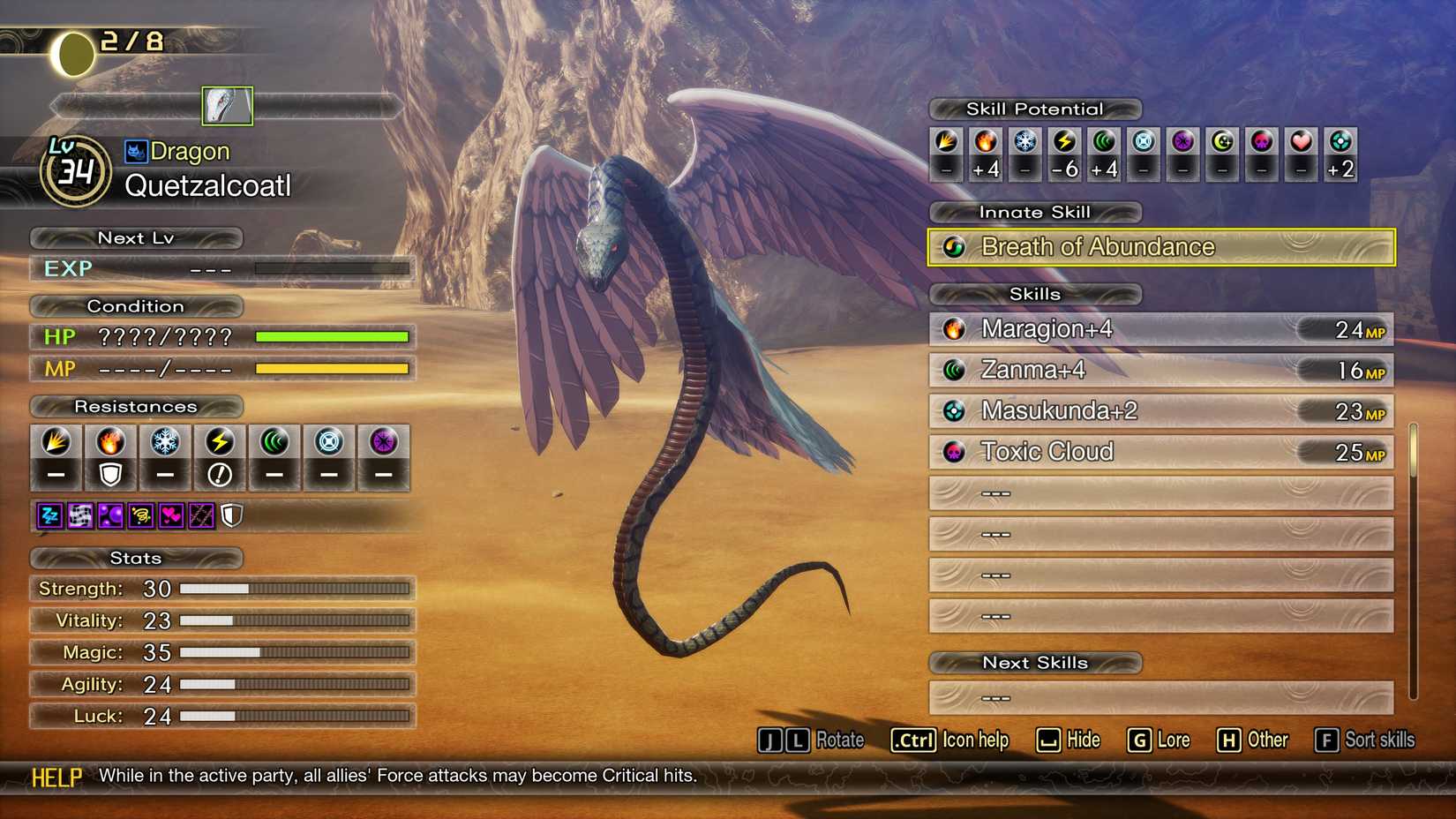The width and height of the screenshot is (1456, 819).
Task: Select the Zanma+4 skill
Action: [x=1160, y=370]
